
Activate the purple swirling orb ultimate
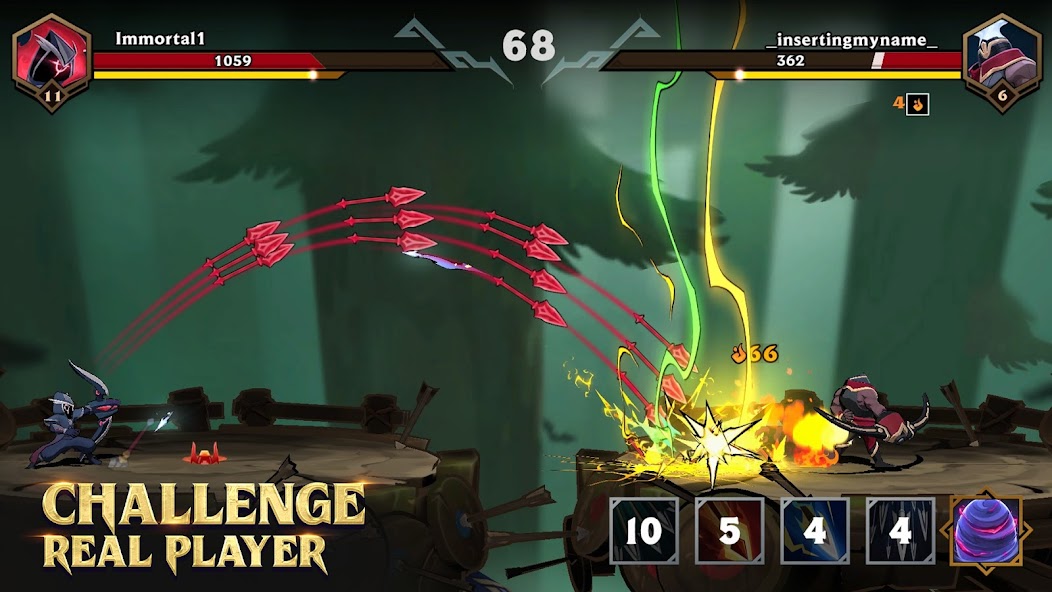(986, 532)
